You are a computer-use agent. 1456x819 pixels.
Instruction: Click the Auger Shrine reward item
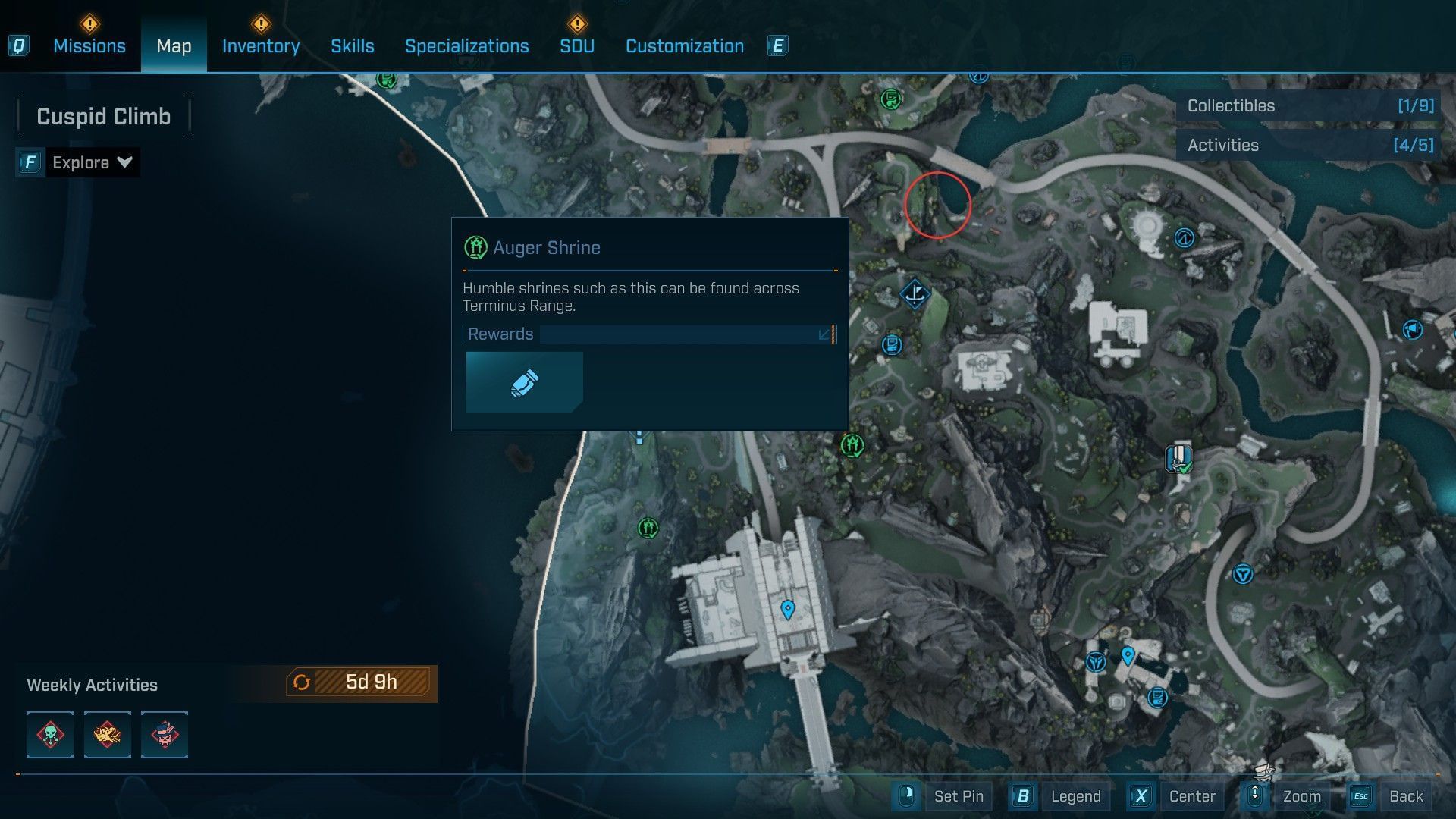click(x=524, y=382)
